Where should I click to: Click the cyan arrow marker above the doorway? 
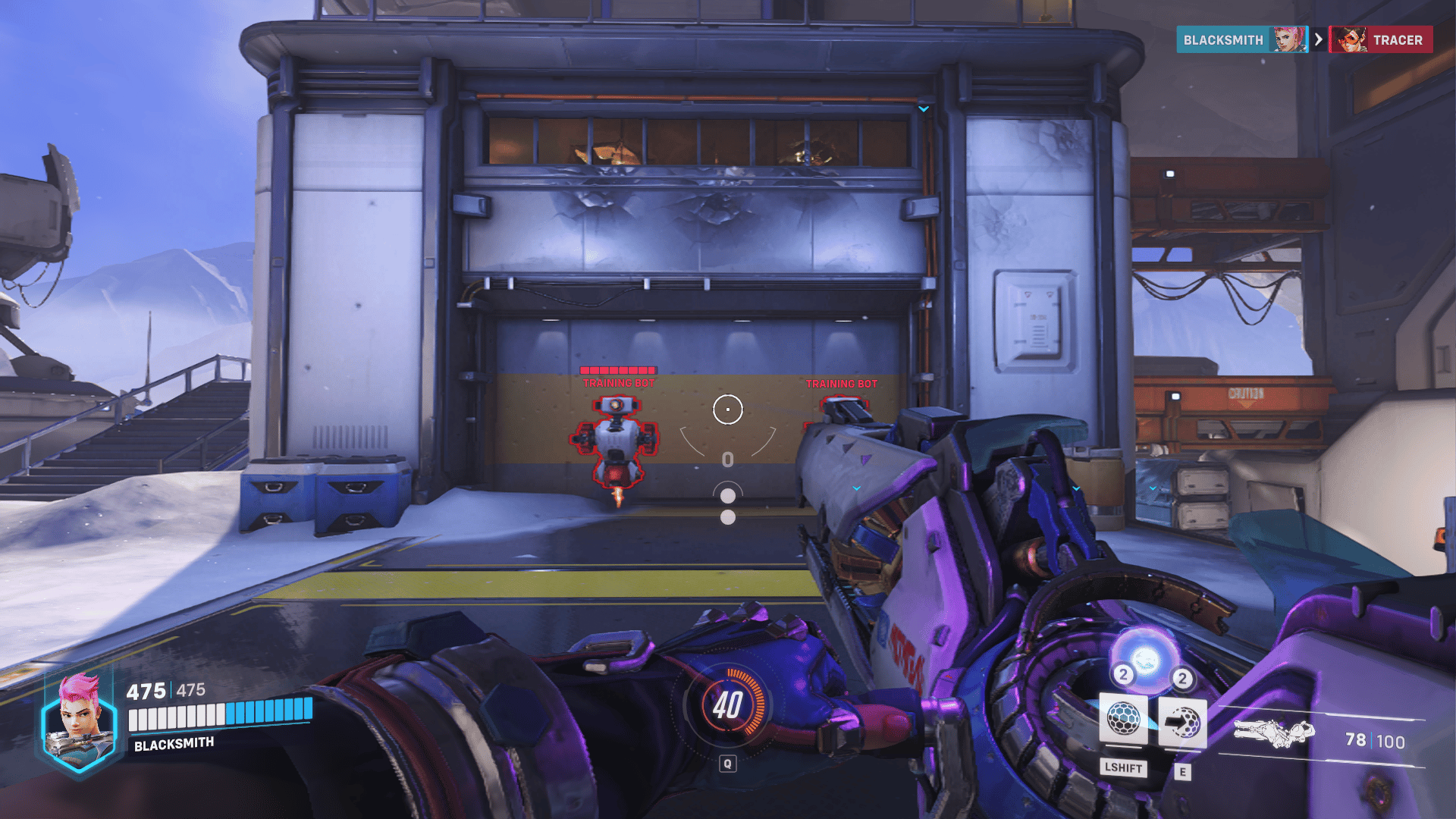(x=923, y=108)
